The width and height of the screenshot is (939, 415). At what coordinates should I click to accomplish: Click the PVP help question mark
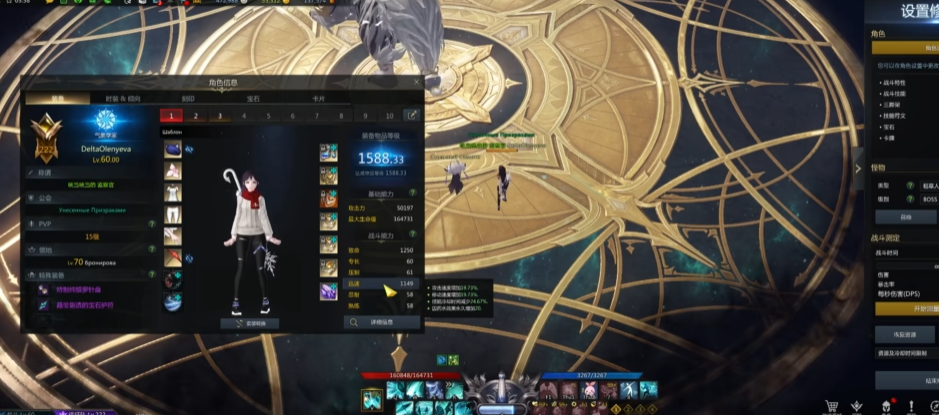tap(151, 225)
